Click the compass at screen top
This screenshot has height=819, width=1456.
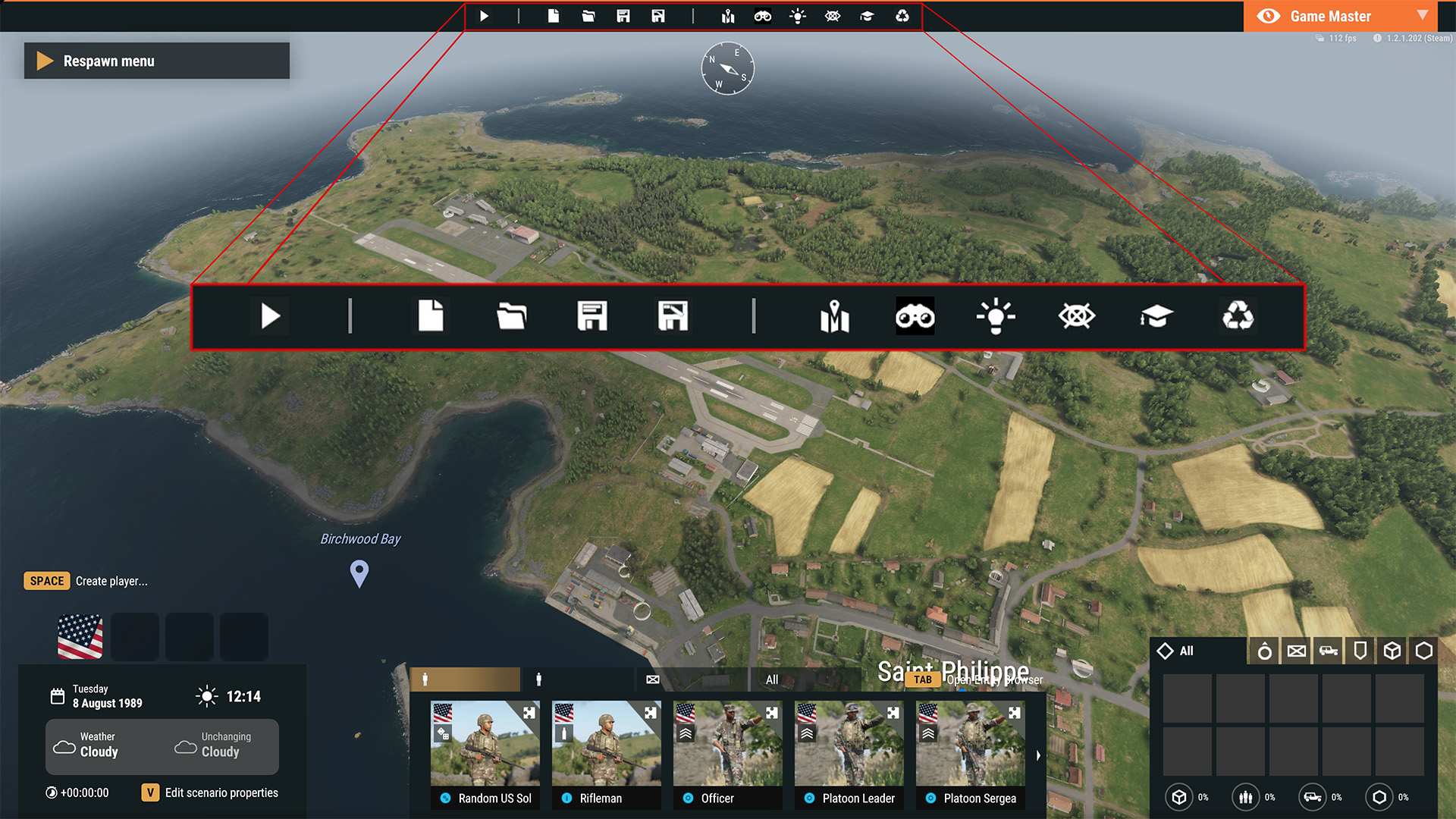(727, 68)
